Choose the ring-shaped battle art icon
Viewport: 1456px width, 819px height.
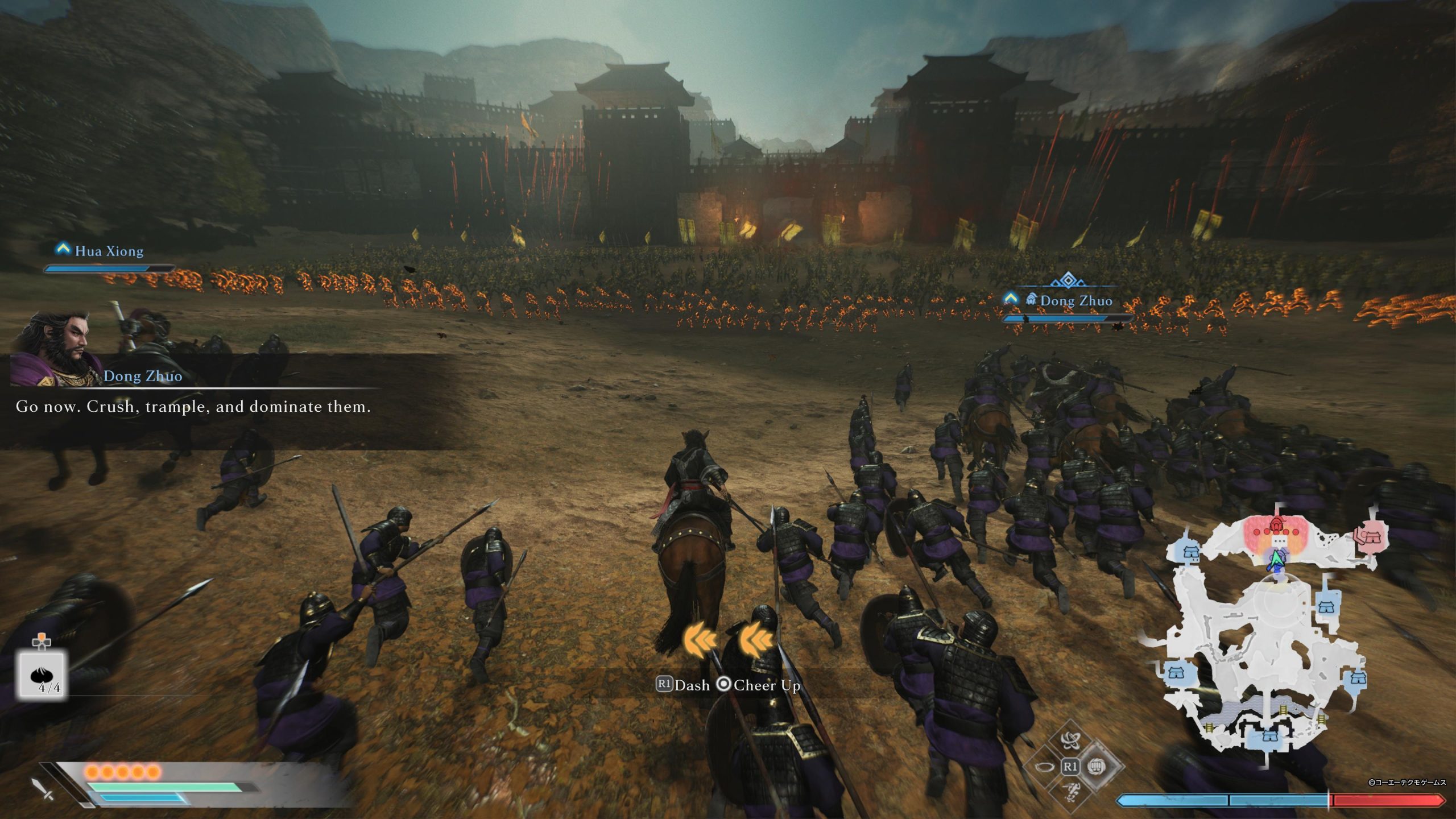point(1044,767)
